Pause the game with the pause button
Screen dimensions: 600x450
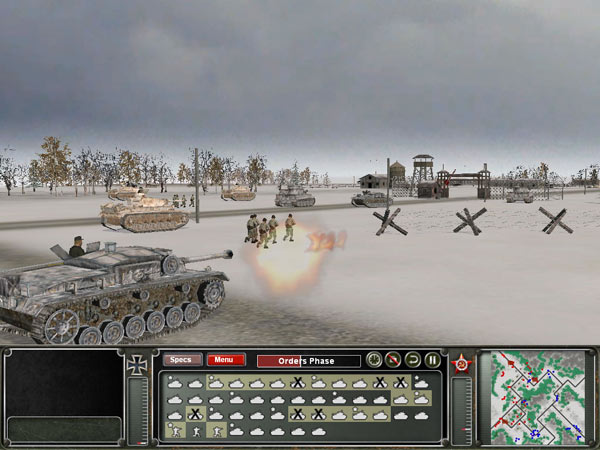coord(433,360)
